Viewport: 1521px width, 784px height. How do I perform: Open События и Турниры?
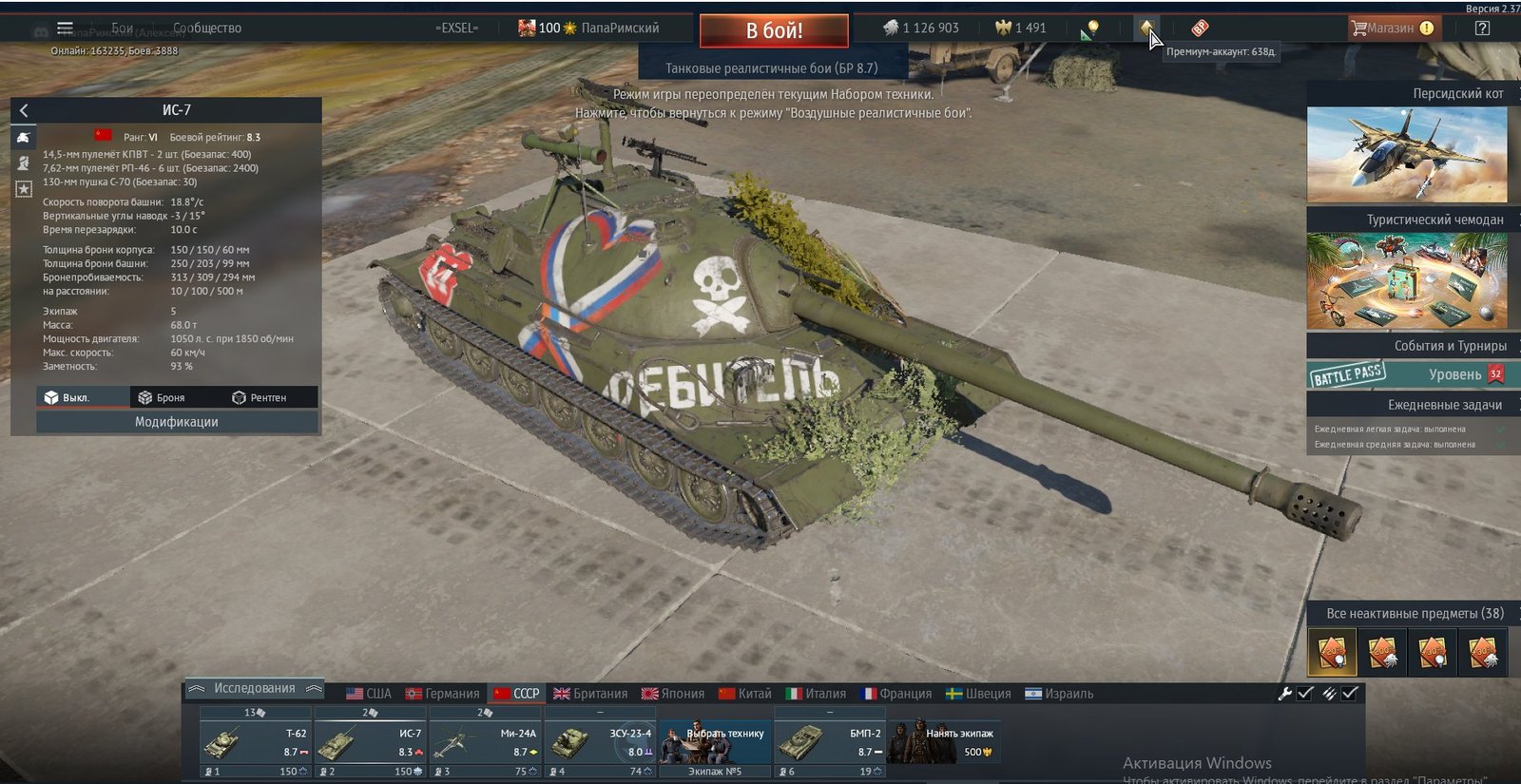click(1407, 346)
